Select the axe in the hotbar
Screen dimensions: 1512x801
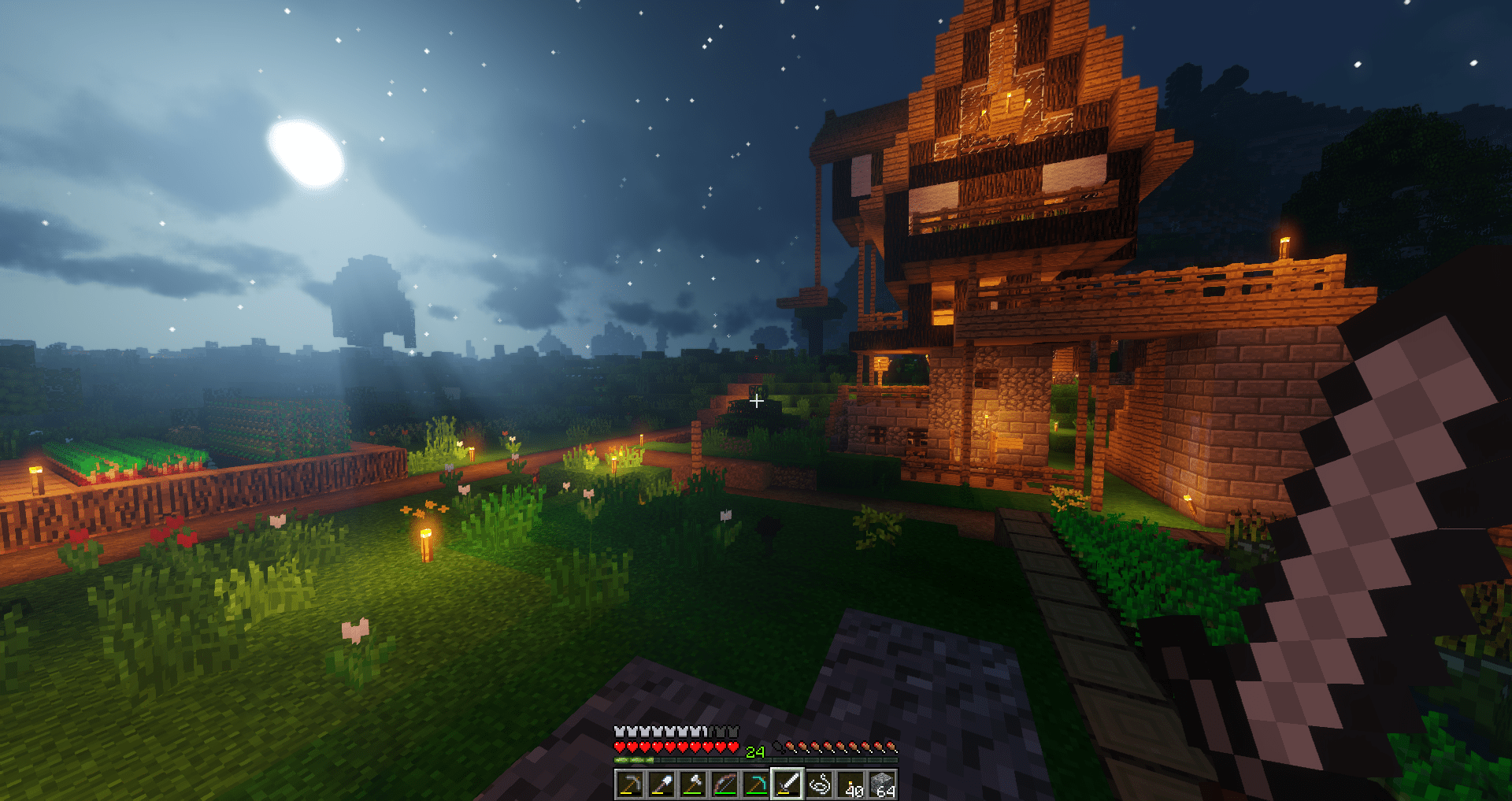(693, 784)
